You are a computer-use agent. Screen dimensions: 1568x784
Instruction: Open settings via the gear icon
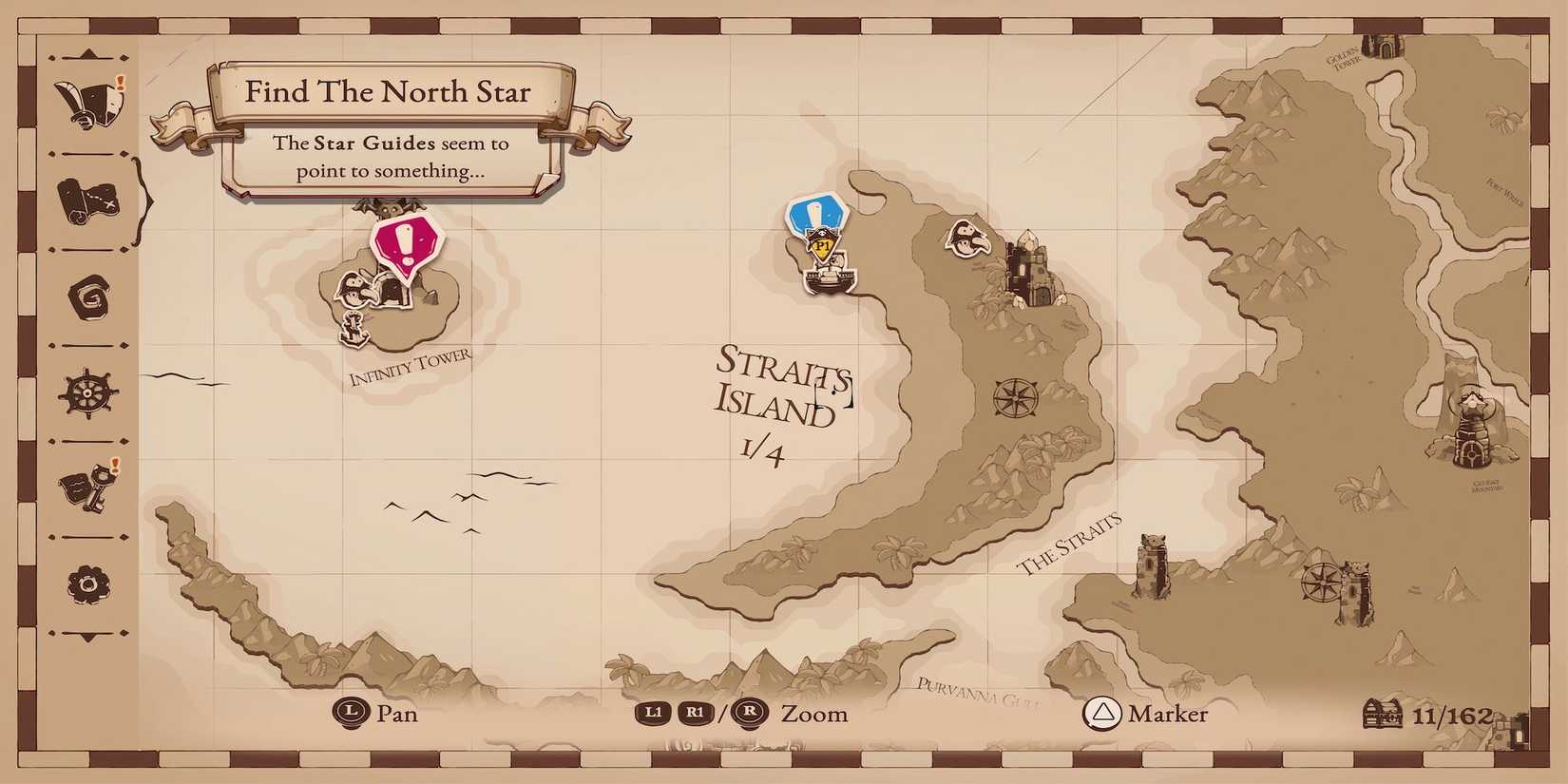pyautogui.click(x=86, y=583)
